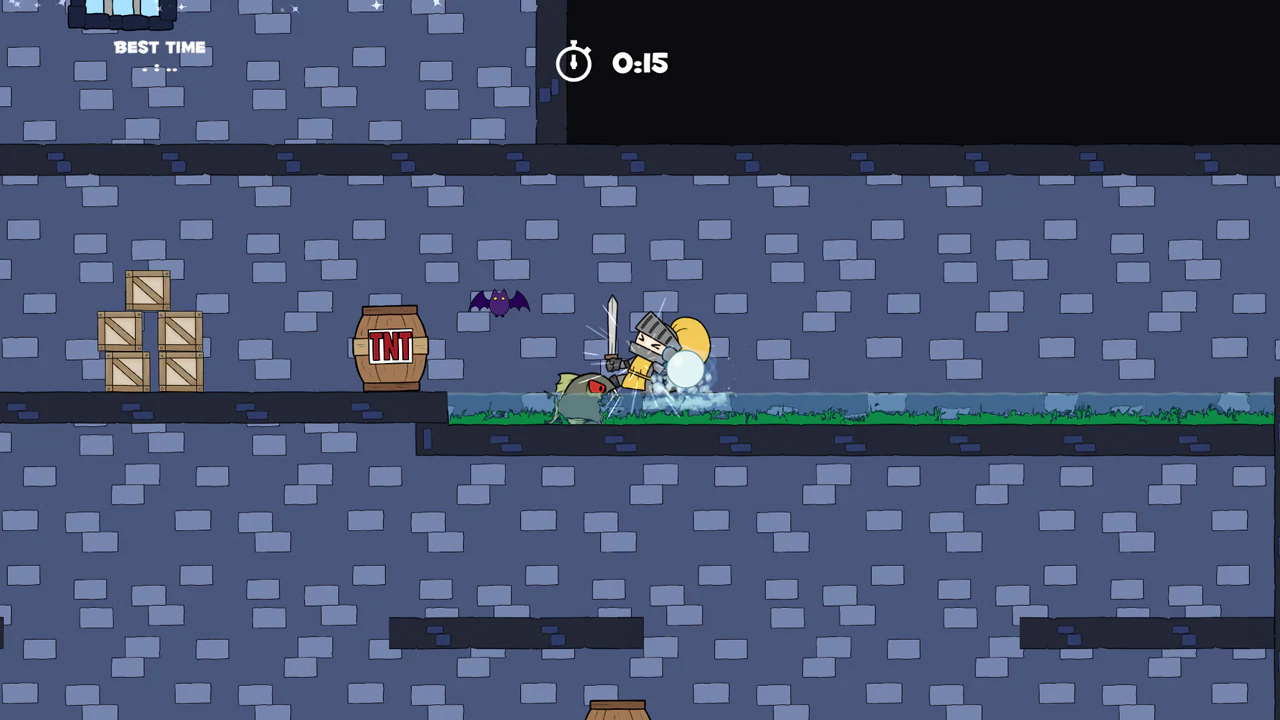Viewport: 1280px width, 720px height.
Task: Click the 0:15 timer text
Action: coord(639,63)
